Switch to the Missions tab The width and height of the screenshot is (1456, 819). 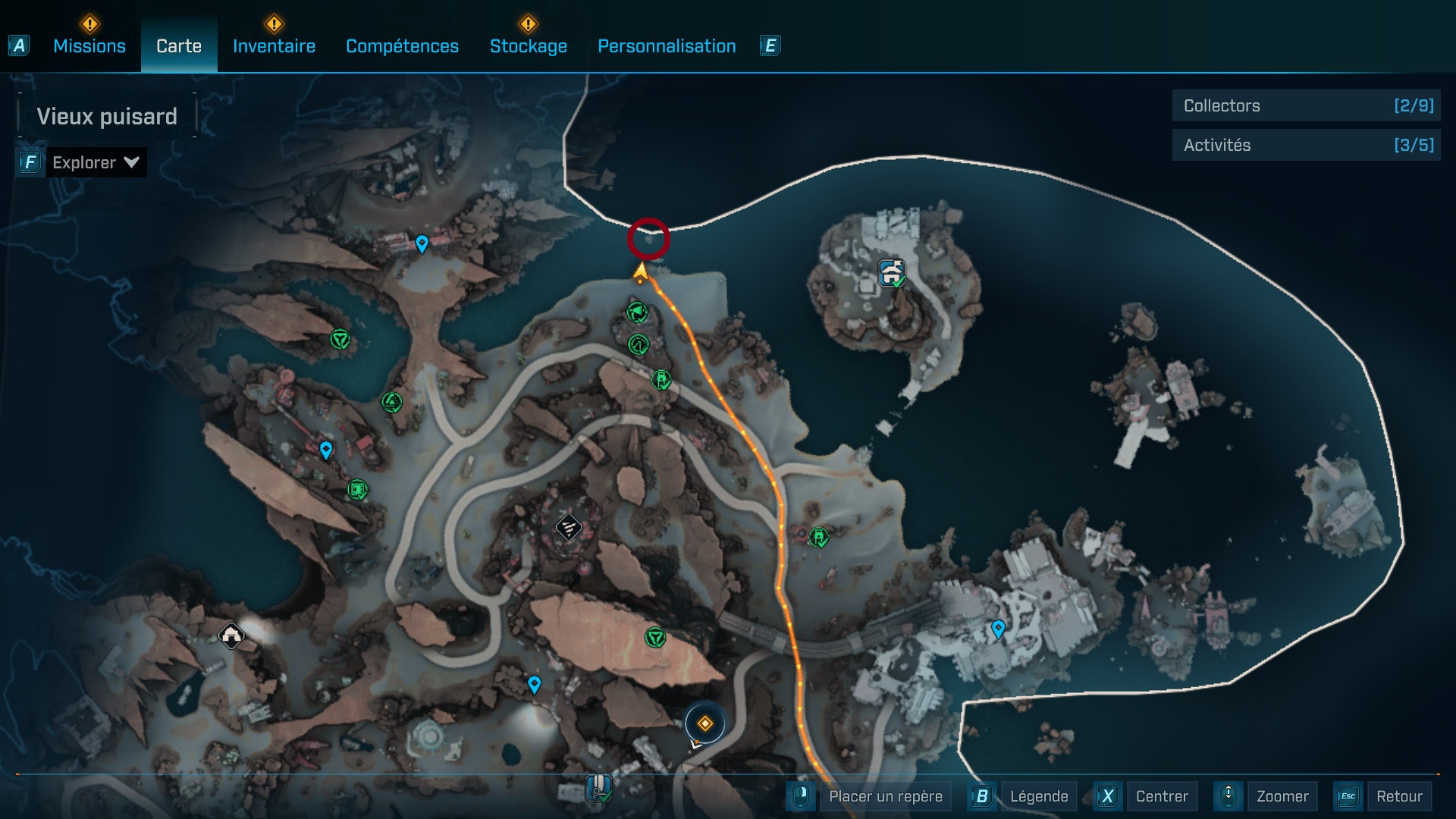point(89,46)
